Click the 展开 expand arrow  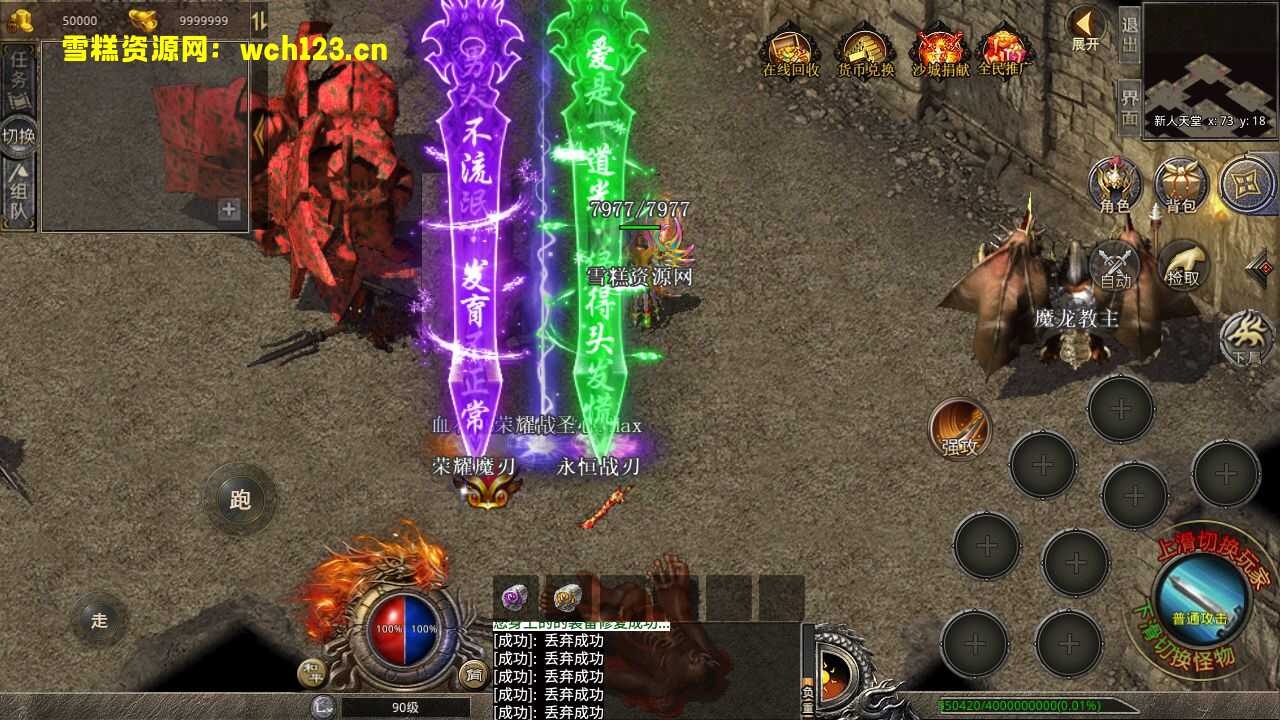coord(1085,28)
